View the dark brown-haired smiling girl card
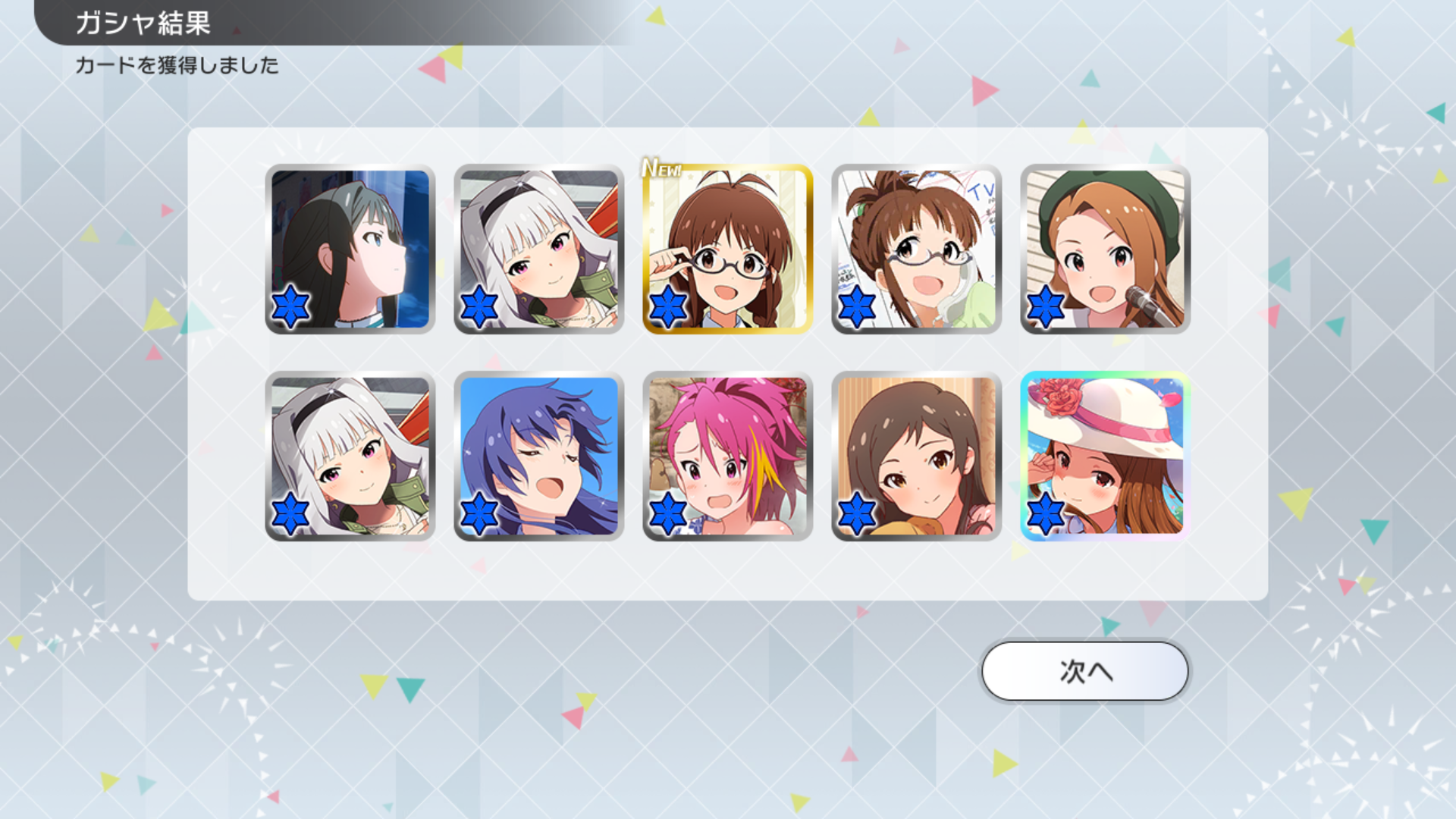 coord(916,456)
